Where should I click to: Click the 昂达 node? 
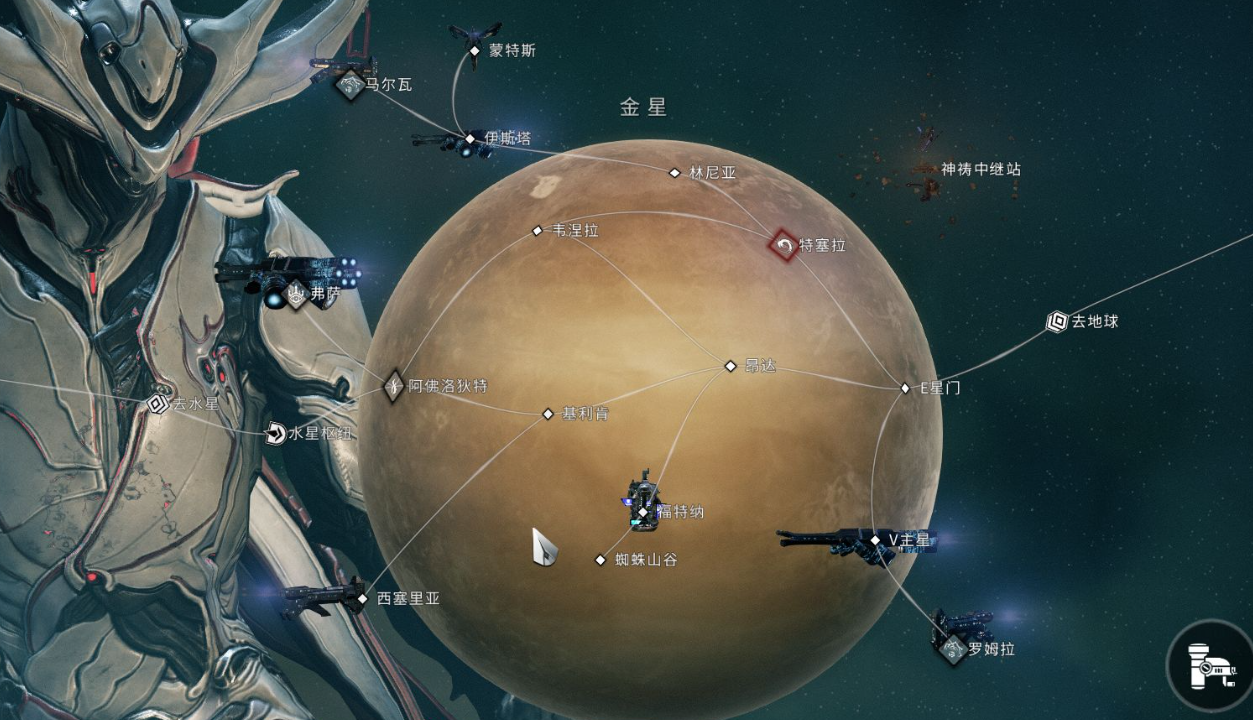(x=730, y=366)
